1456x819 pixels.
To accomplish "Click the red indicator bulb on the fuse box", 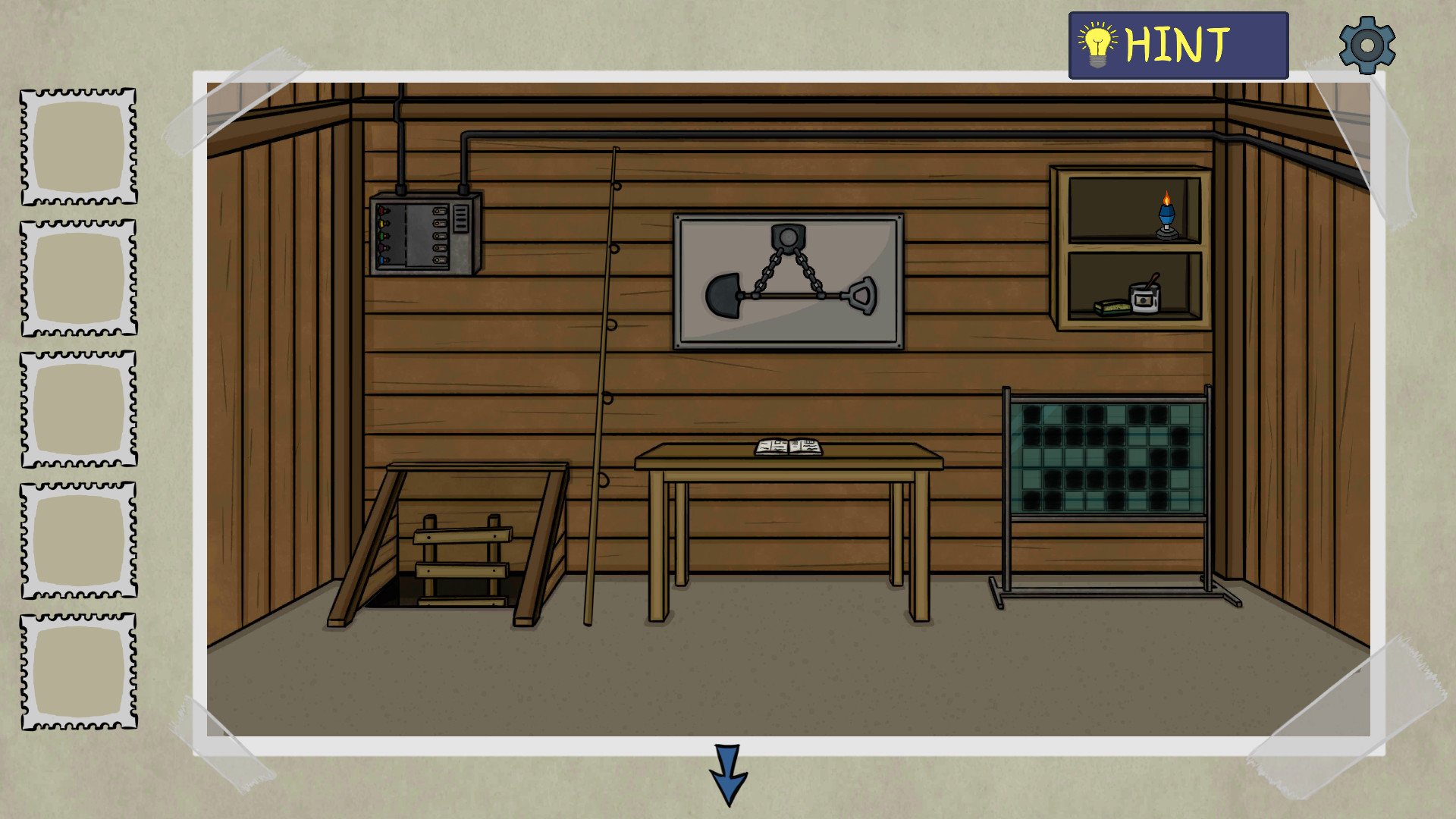I will click(381, 210).
